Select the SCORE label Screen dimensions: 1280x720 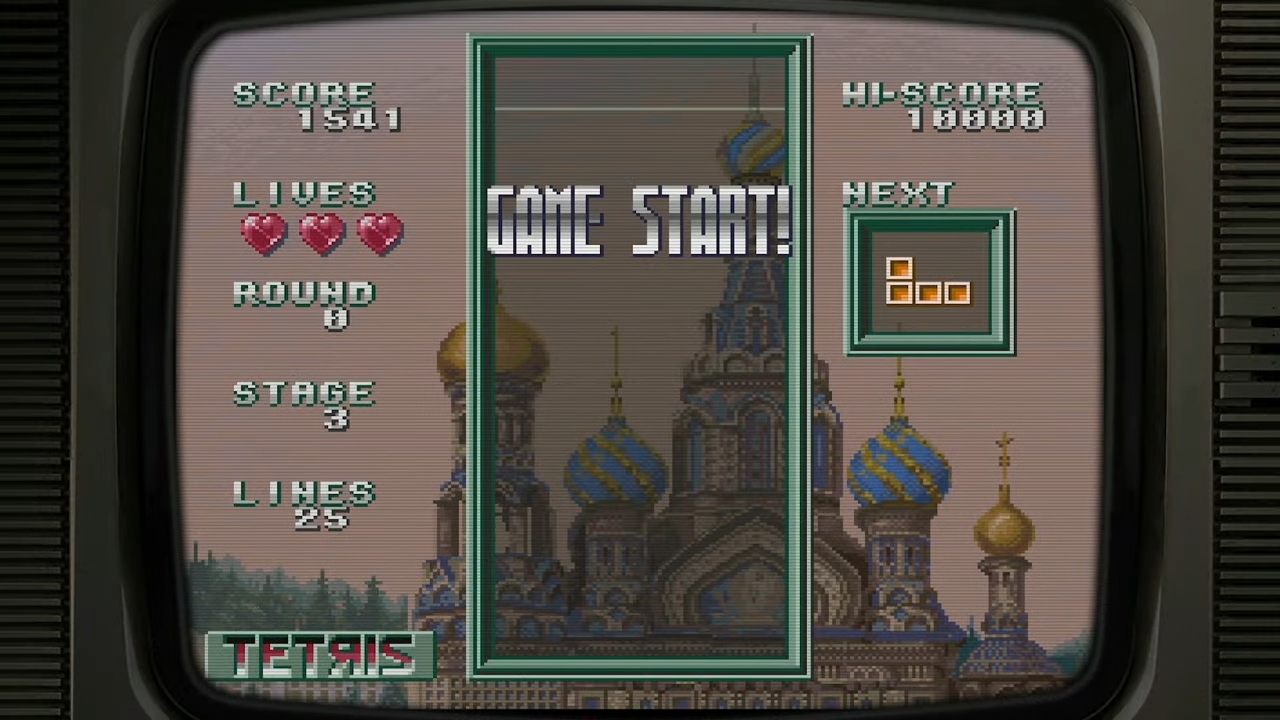(x=303, y=93)
